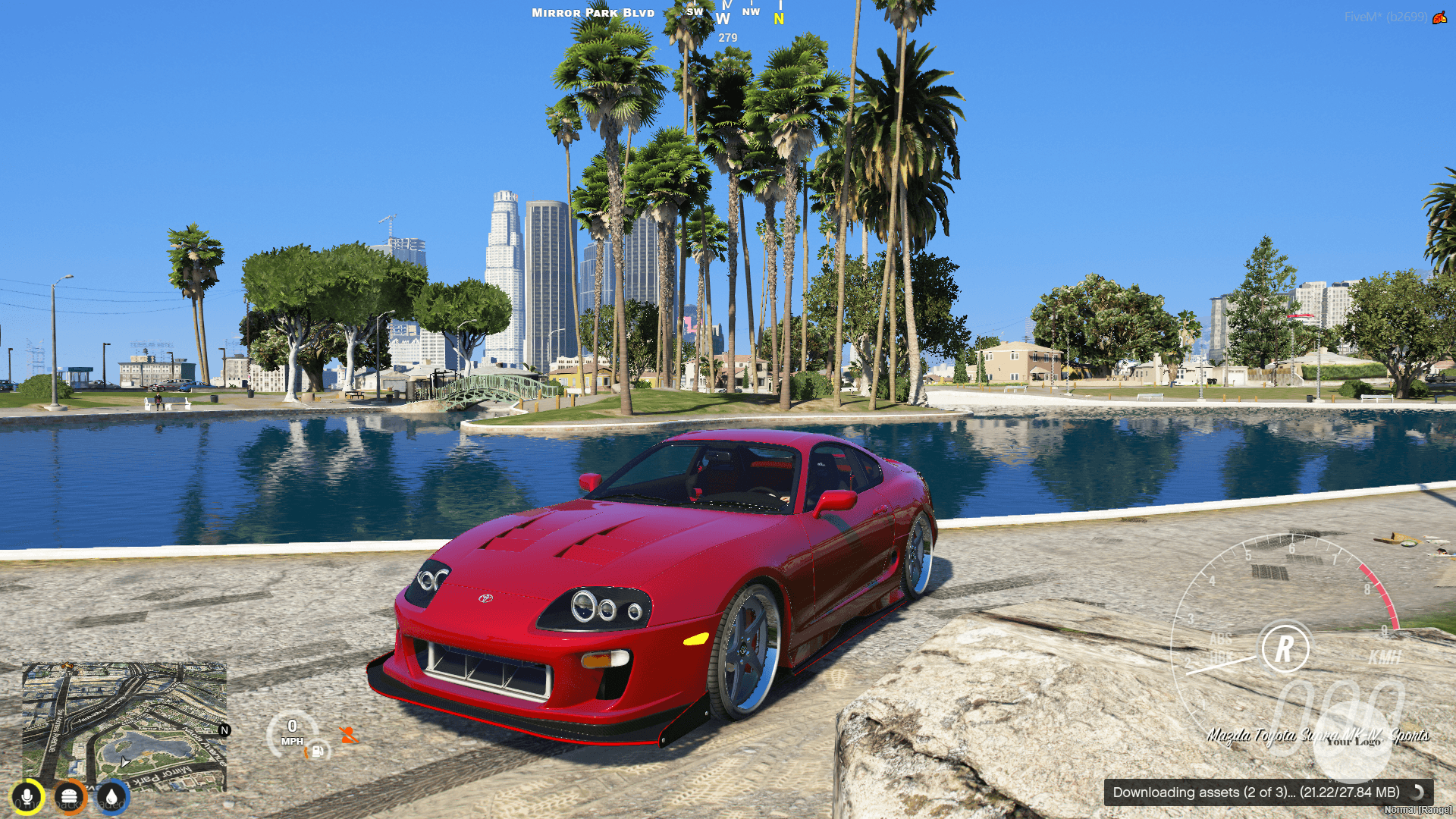Click the water droplet thirst icon
The image size is (1456, 819).
click(x=111, y=796)
